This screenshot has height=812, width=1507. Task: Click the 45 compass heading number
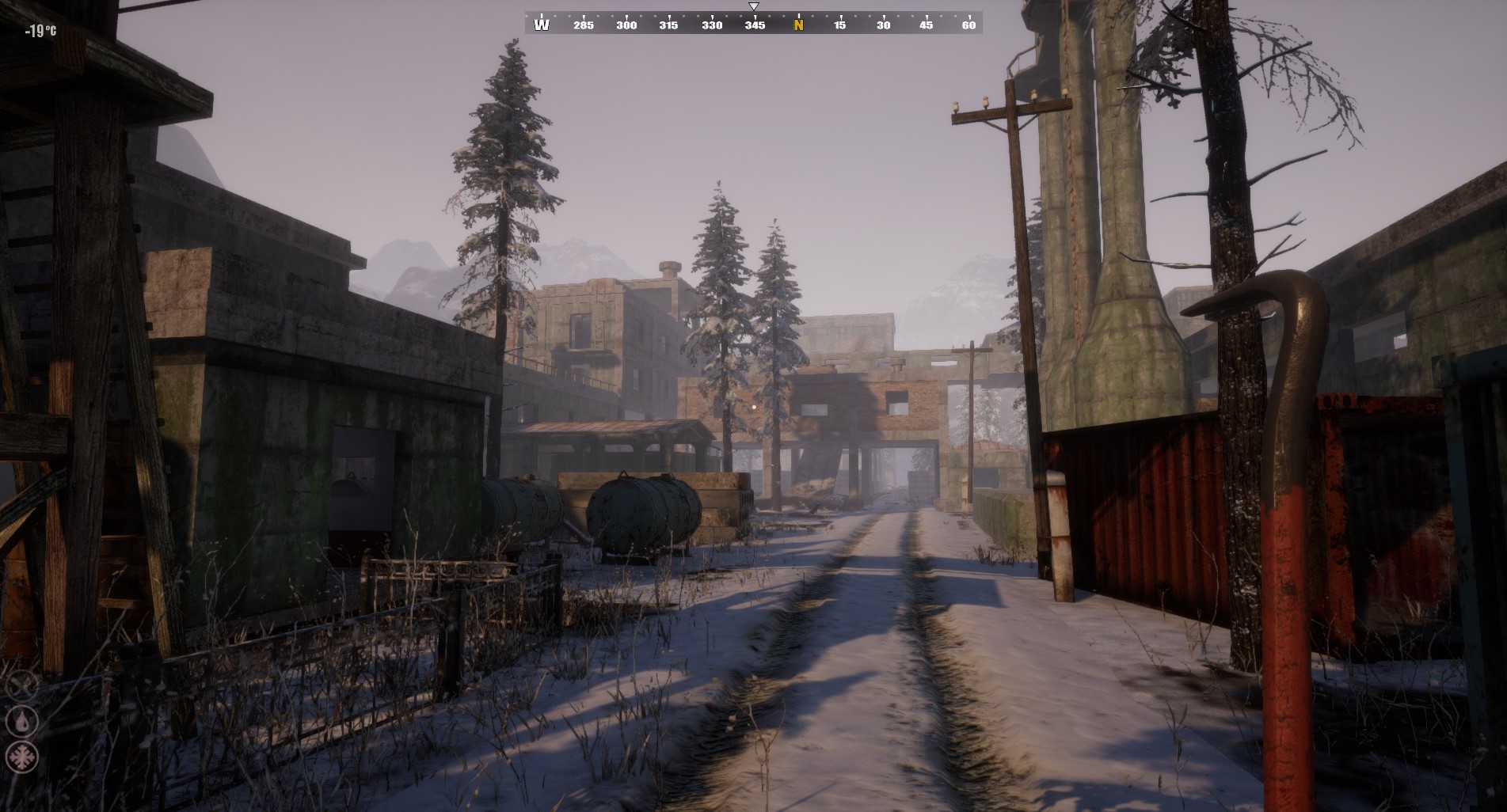coord(925,25)
